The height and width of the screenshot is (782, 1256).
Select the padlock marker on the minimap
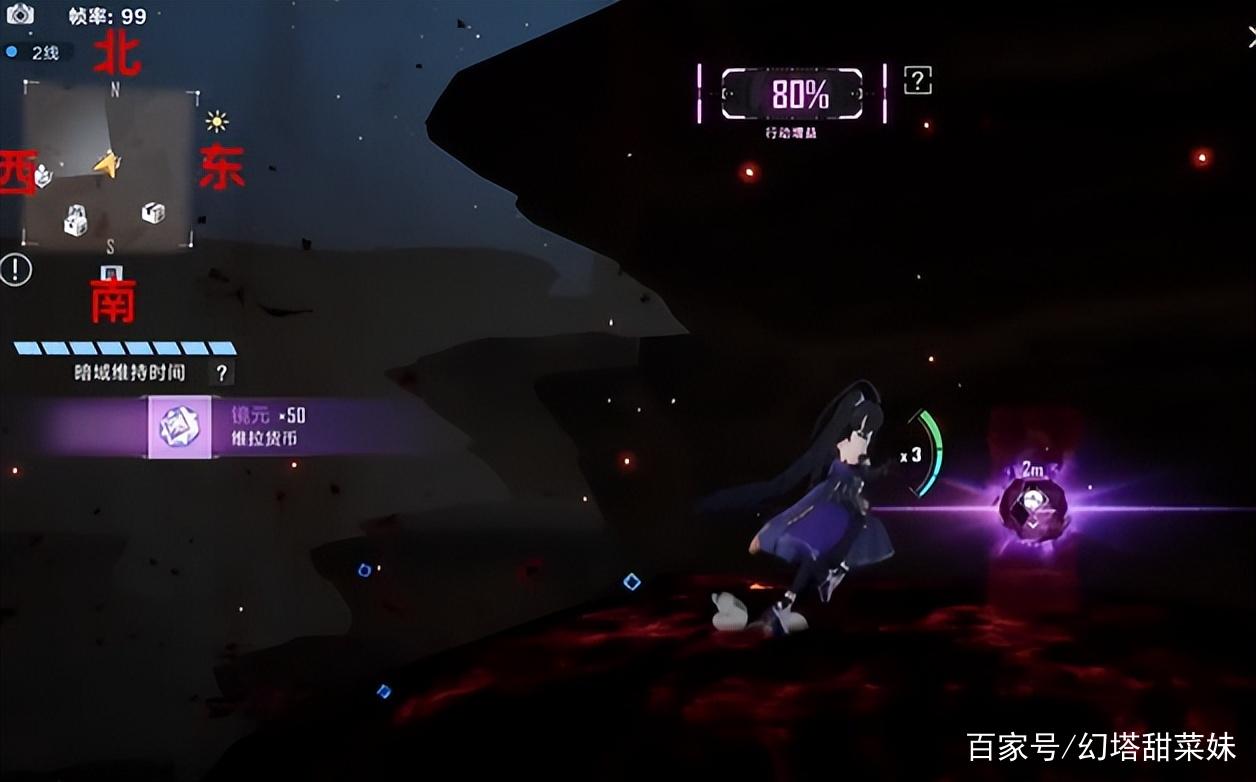[76, 220]
